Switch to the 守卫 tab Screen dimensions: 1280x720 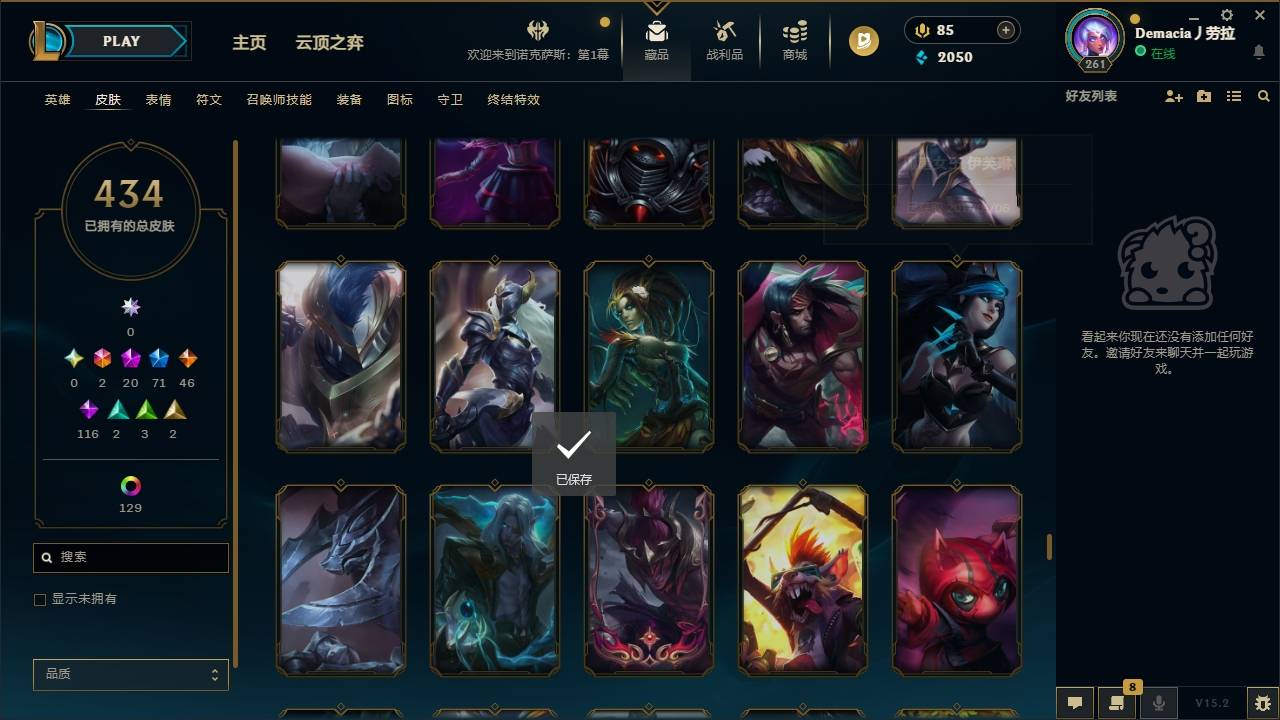(449, 100)
